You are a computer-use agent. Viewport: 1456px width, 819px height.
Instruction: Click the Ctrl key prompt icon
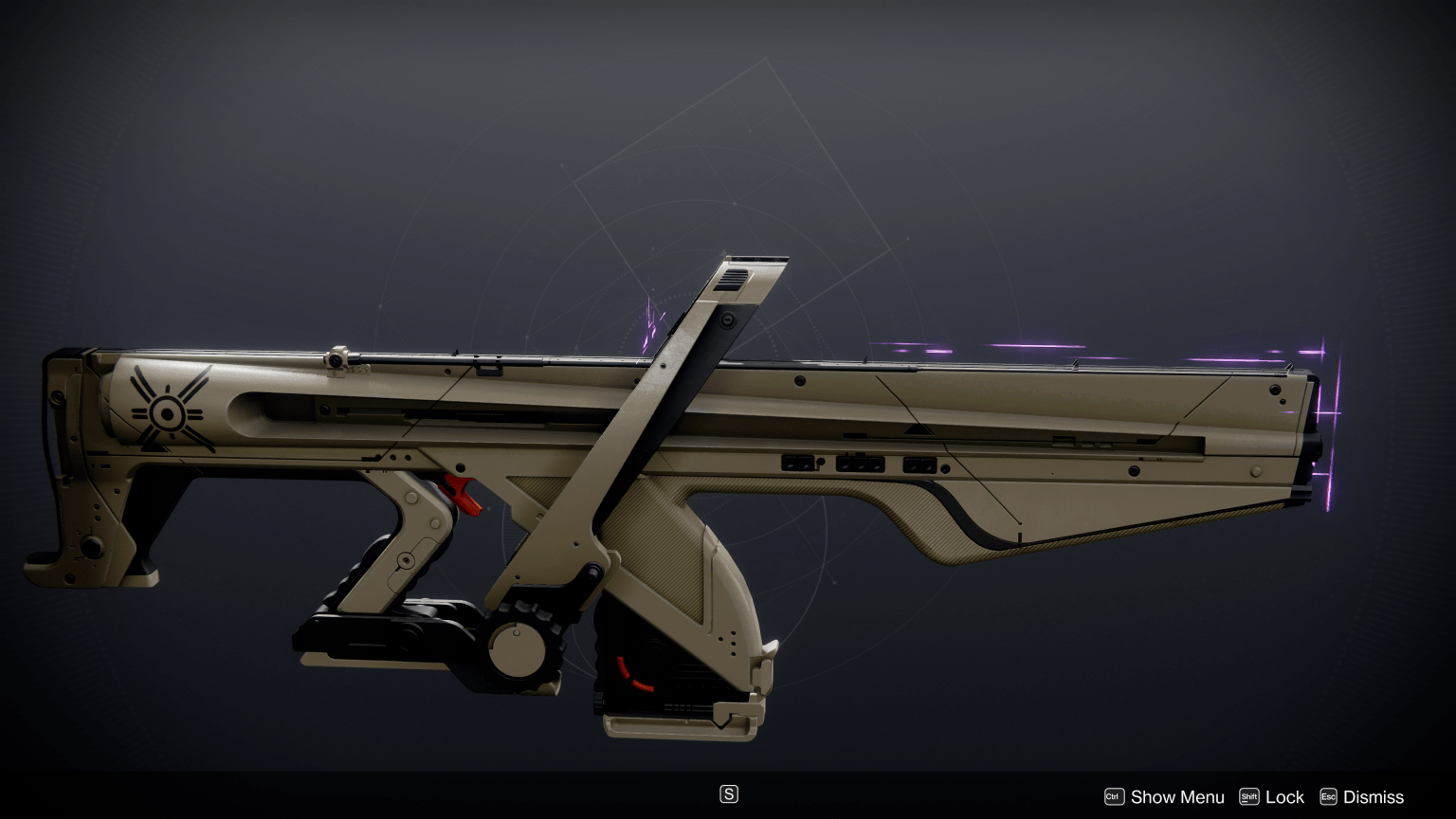click(x=1115, y=796)
